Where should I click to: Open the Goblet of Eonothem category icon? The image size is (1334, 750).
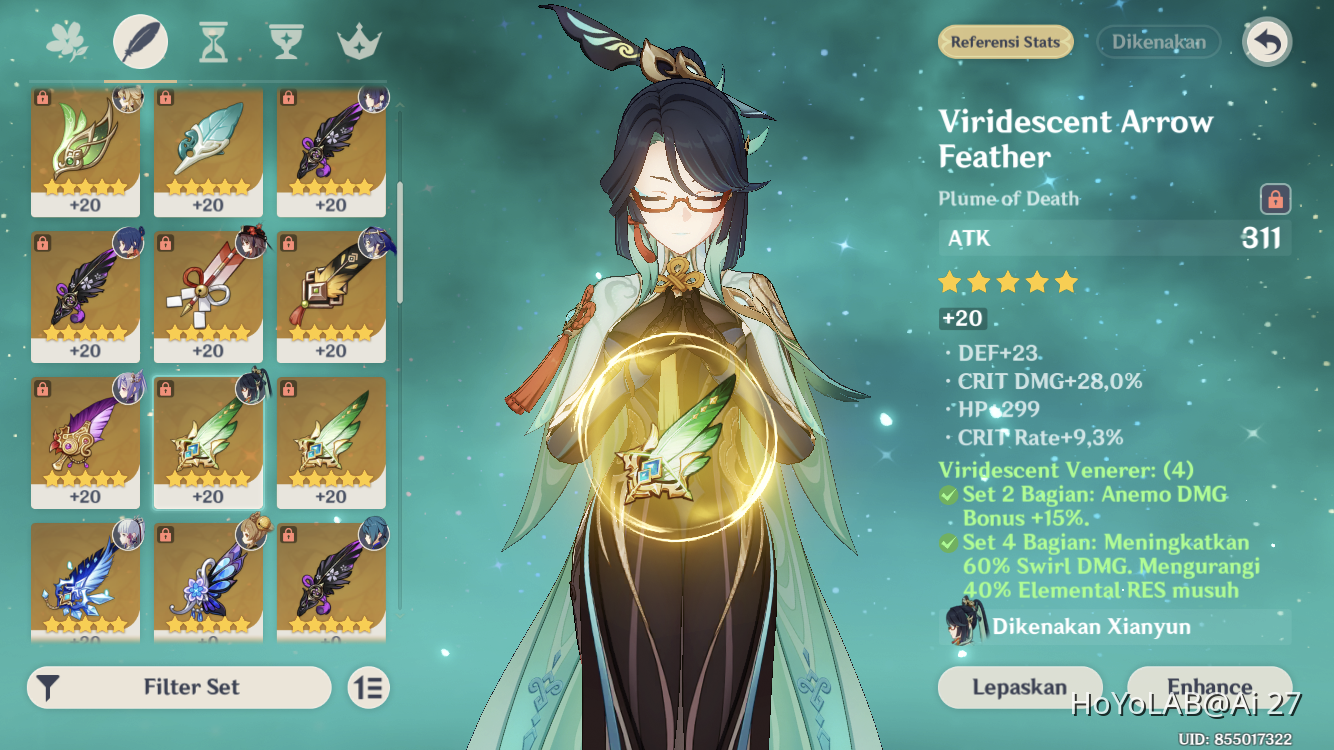[286, 40]
